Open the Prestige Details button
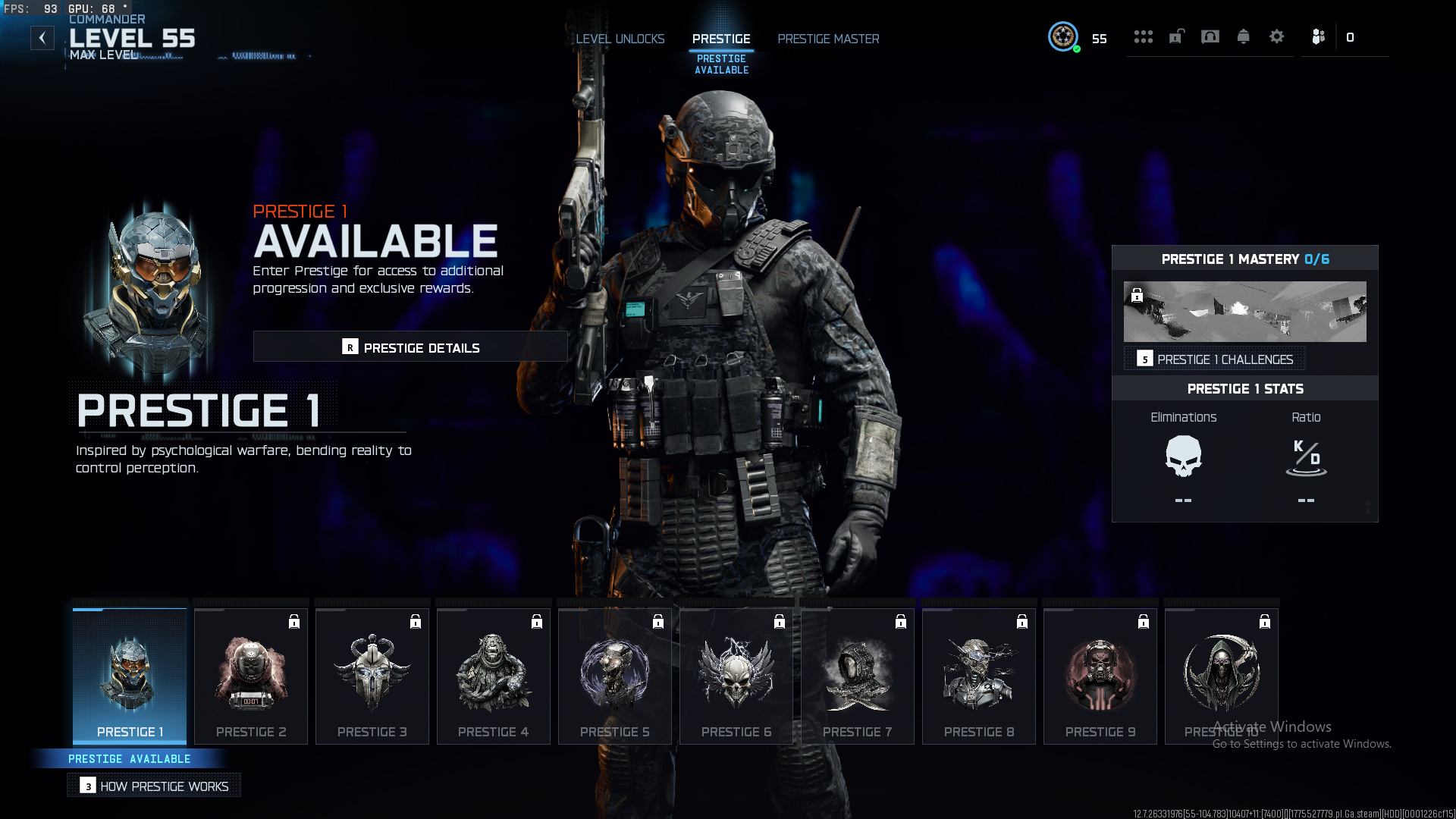Image resolution: width=1456 pixels, height=819 pixels. point(410,347)
